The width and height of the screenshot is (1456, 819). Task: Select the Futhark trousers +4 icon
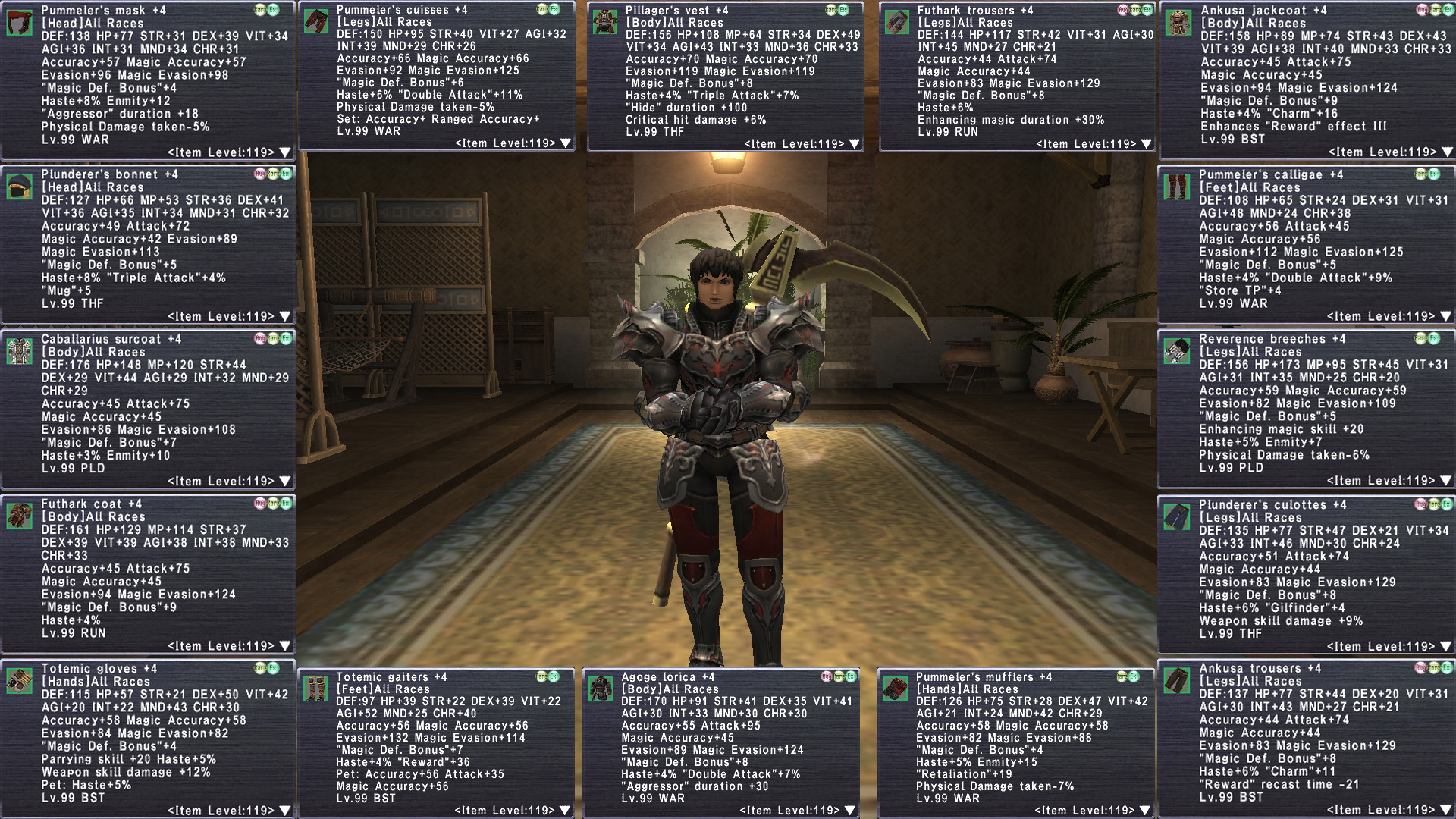[896, 22]
